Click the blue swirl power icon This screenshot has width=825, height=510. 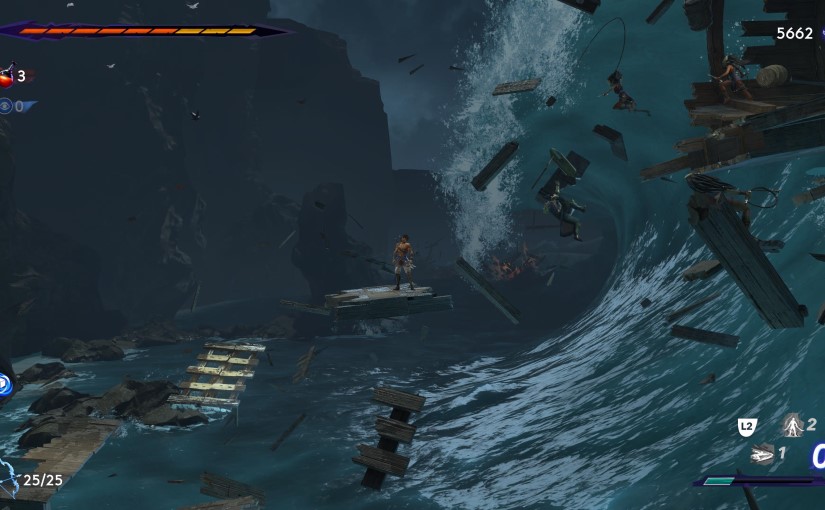(4, 384)
